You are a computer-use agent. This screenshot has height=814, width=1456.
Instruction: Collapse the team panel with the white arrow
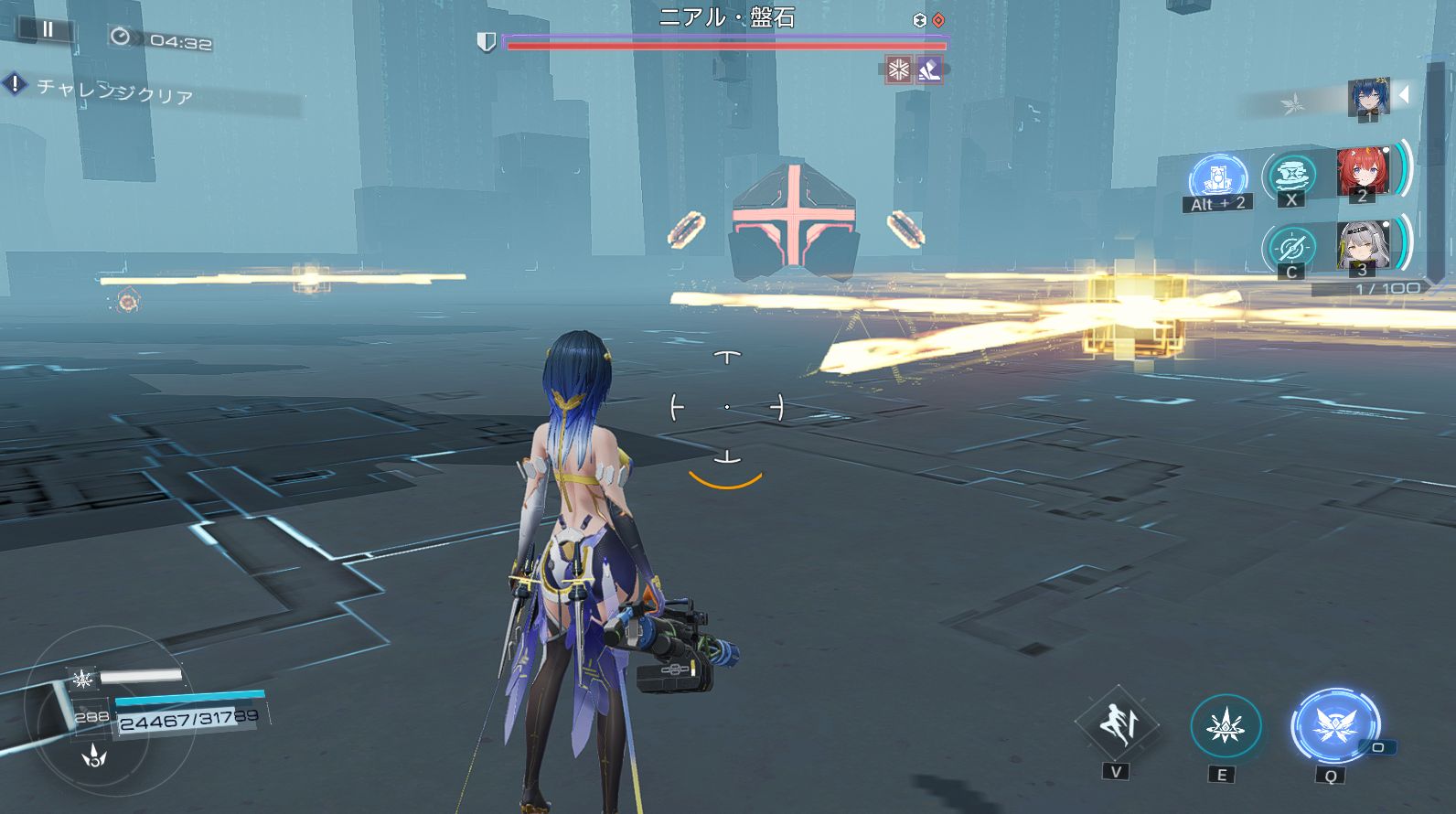1405,94
